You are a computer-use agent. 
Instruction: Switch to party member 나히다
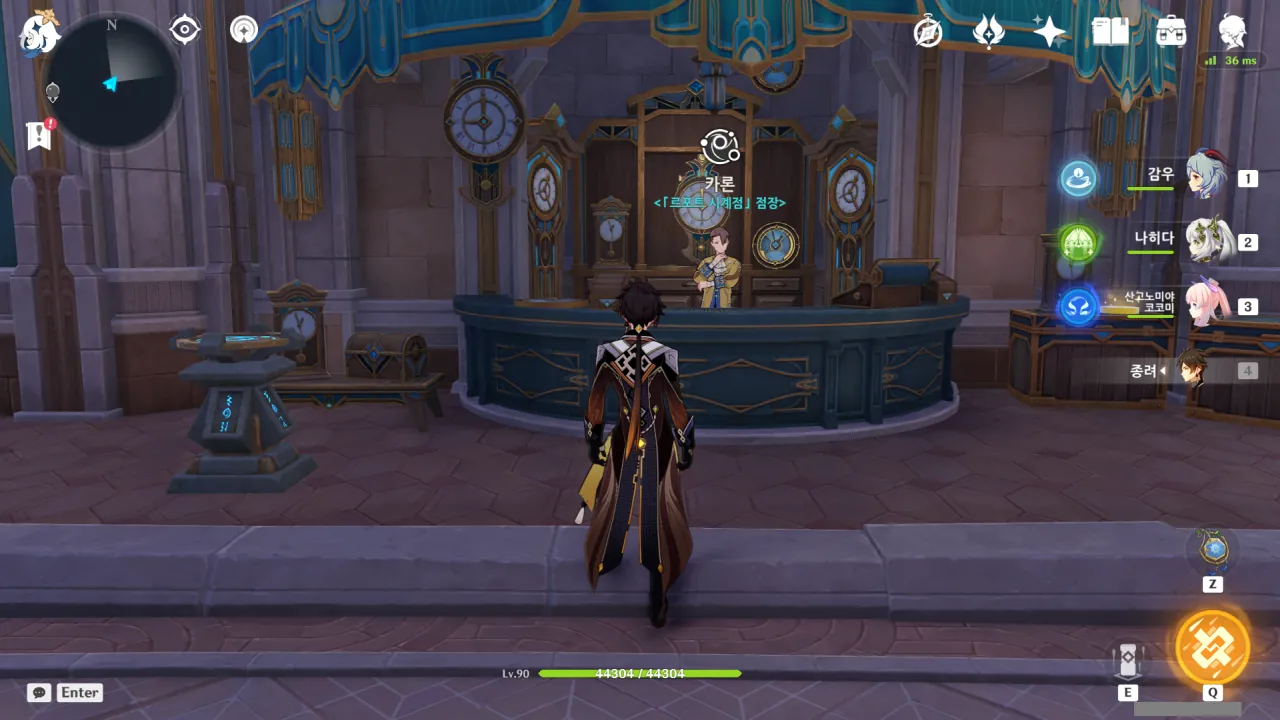pyautogui.click(x=1207, y=241)
